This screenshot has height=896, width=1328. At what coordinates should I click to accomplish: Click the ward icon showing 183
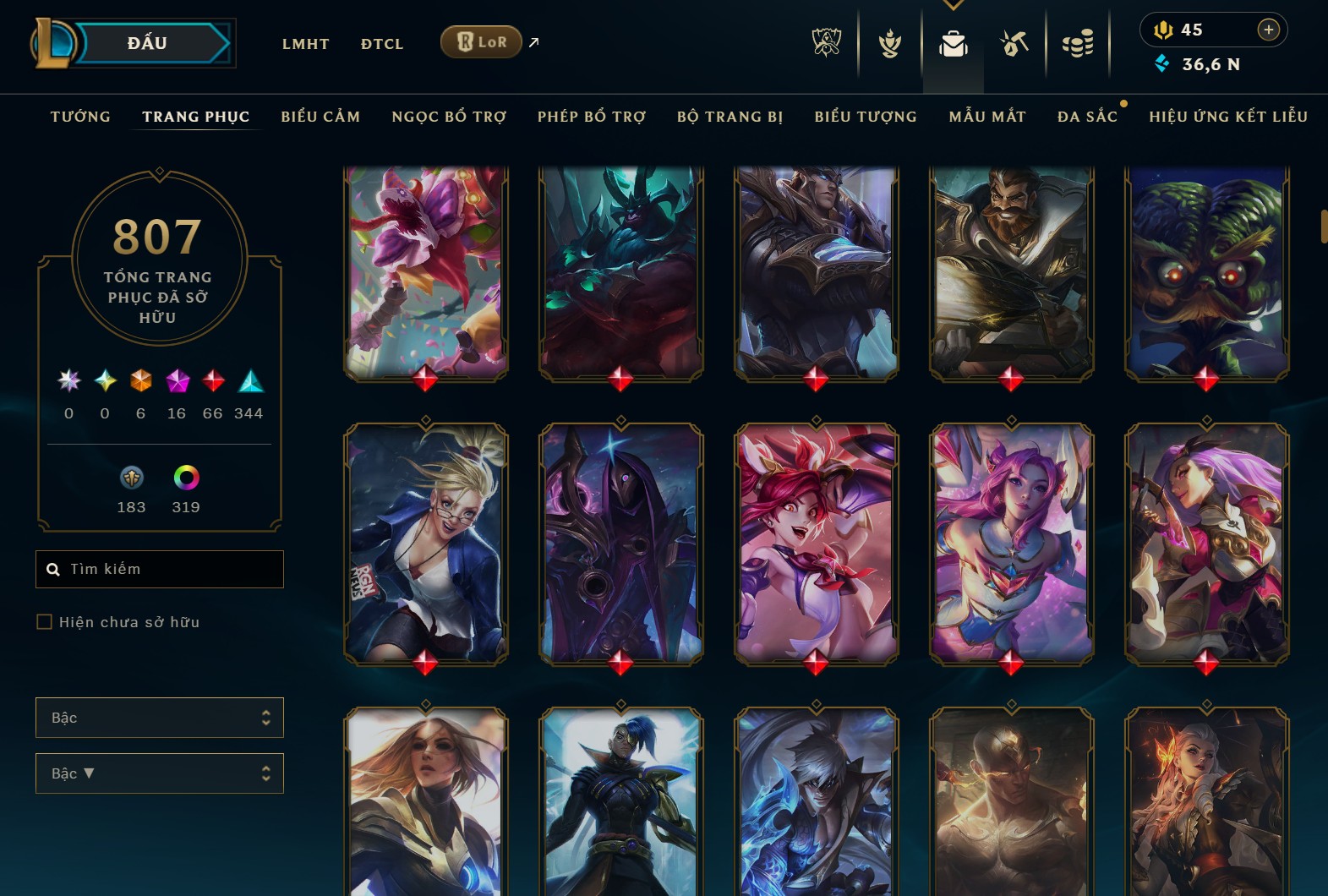[131, 479]
